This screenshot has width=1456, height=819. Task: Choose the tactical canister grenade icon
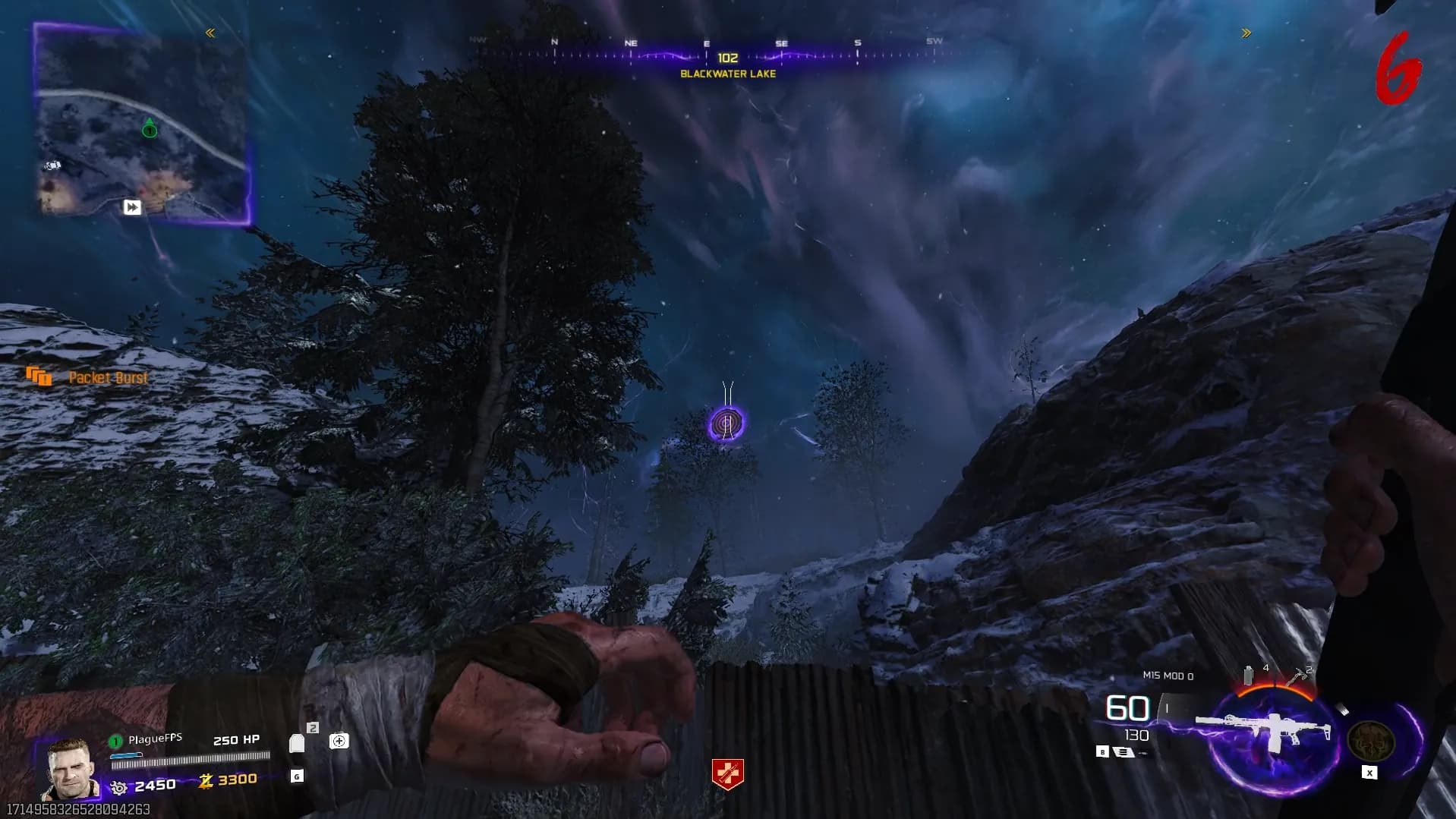(x=1249, y=675)
